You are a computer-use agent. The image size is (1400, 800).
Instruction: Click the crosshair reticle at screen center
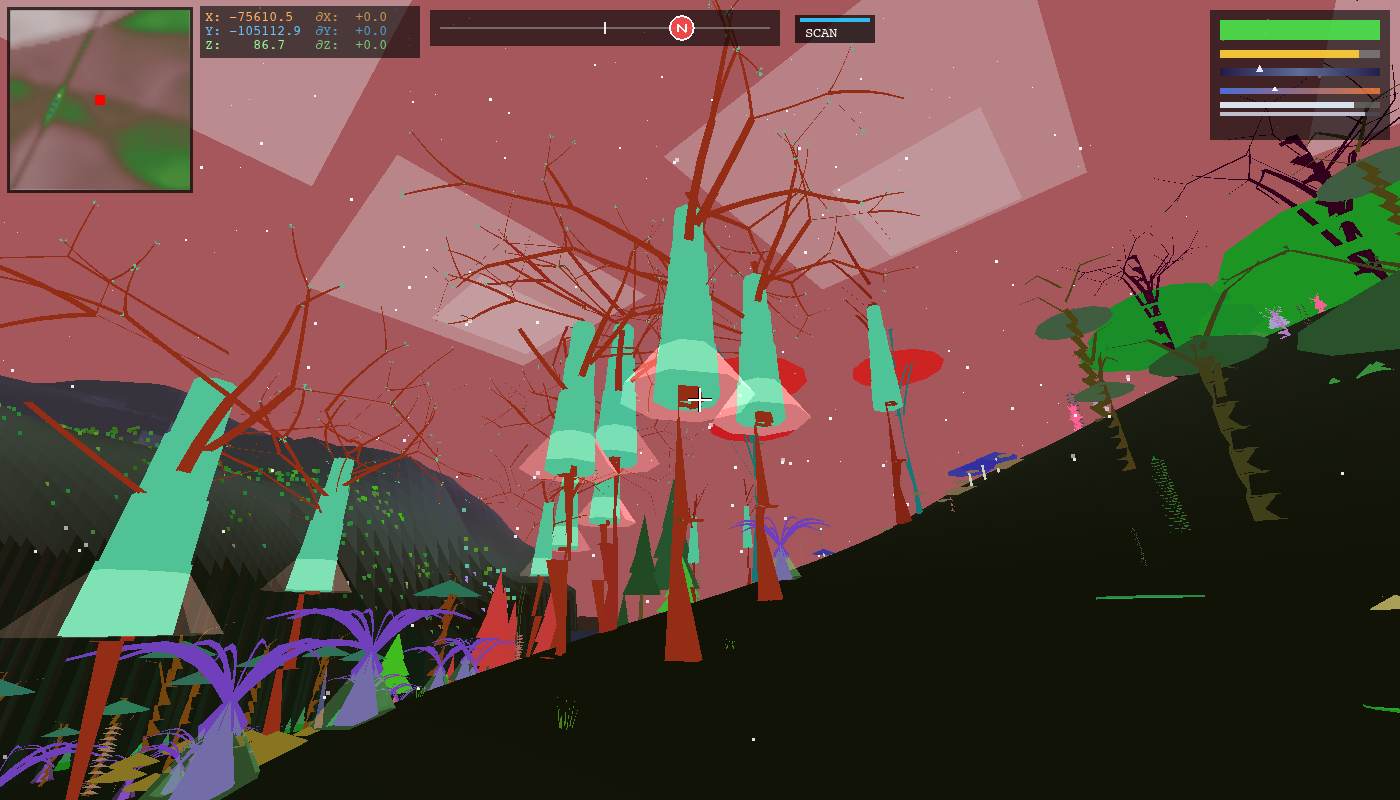(x=700, y=399)
